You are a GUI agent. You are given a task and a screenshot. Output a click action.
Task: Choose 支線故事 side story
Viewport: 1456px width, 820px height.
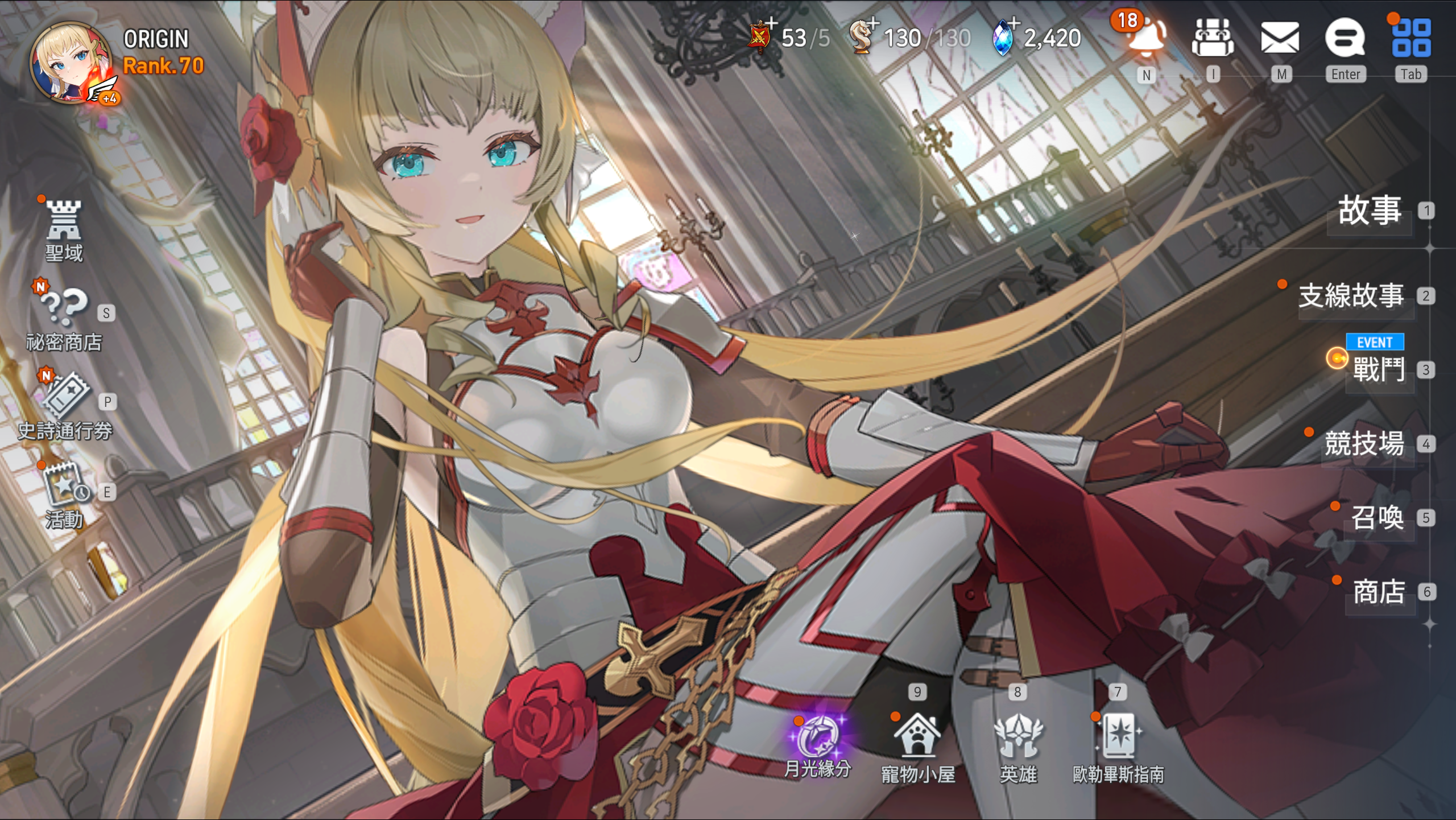coord(1351,296)
